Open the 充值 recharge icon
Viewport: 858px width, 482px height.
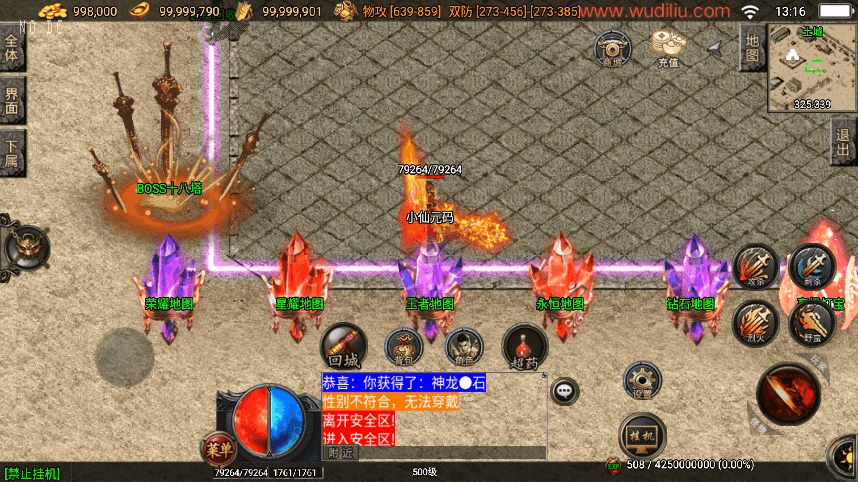click(667, 47)
